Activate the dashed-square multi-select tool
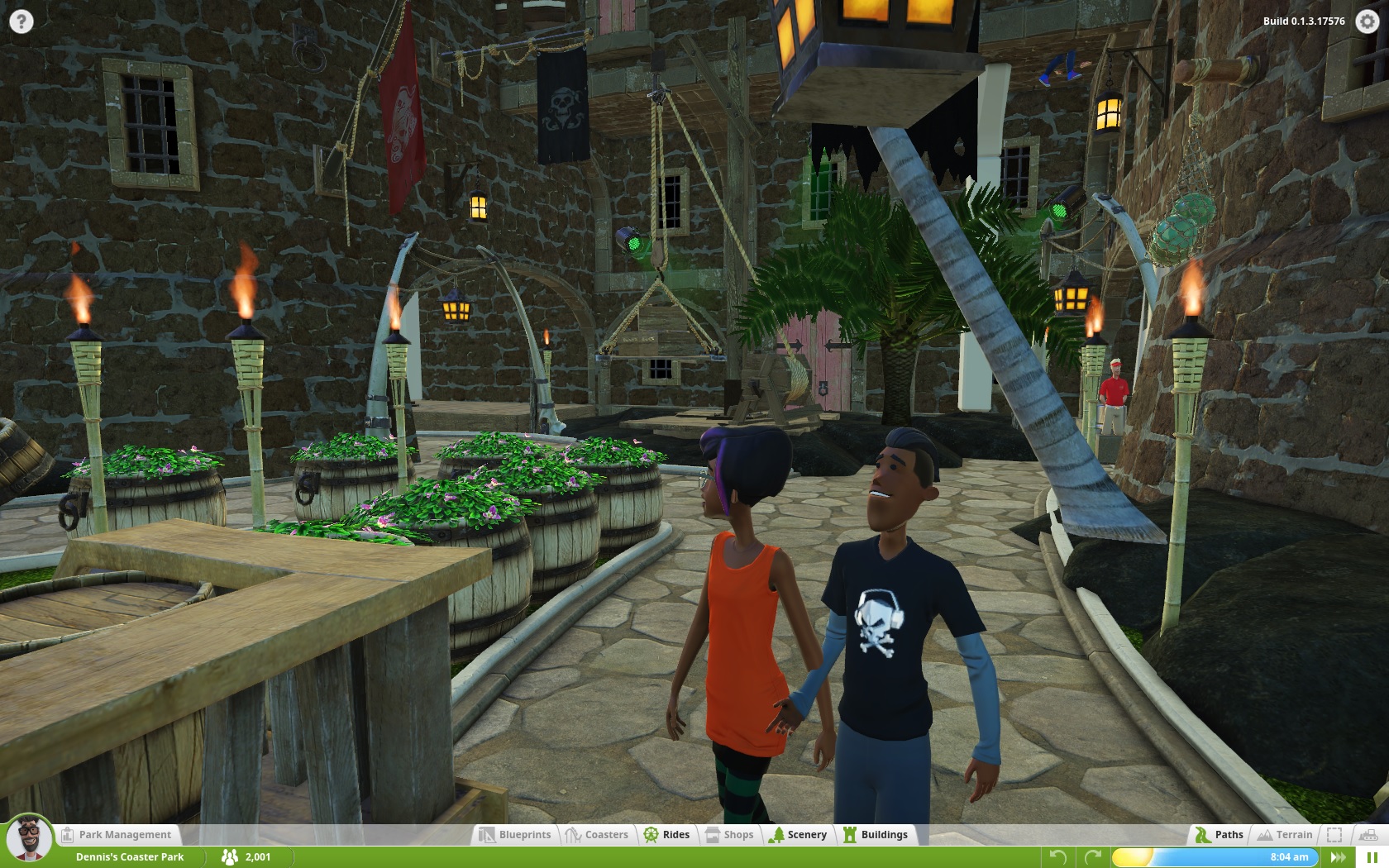 pyautogui.click(x=1334, y=835)
